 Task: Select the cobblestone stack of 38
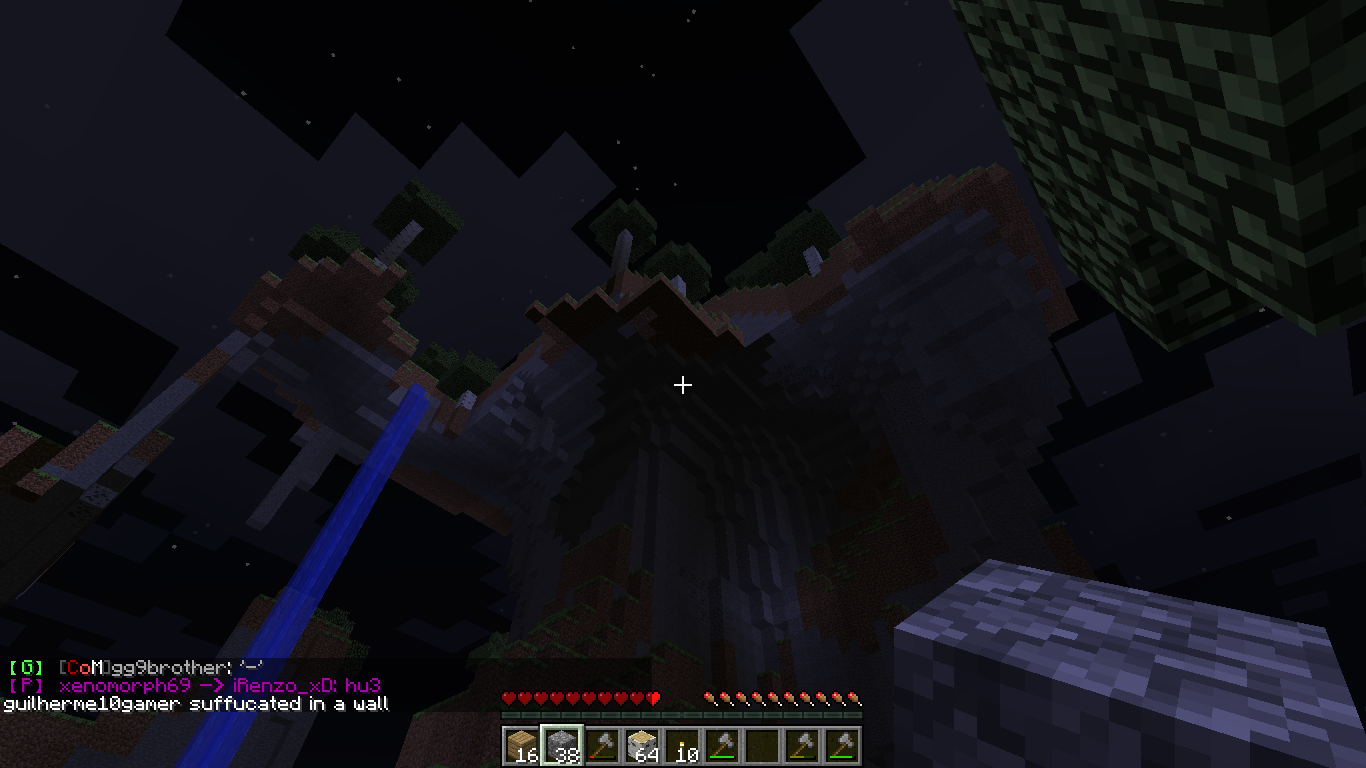(561, 745)
